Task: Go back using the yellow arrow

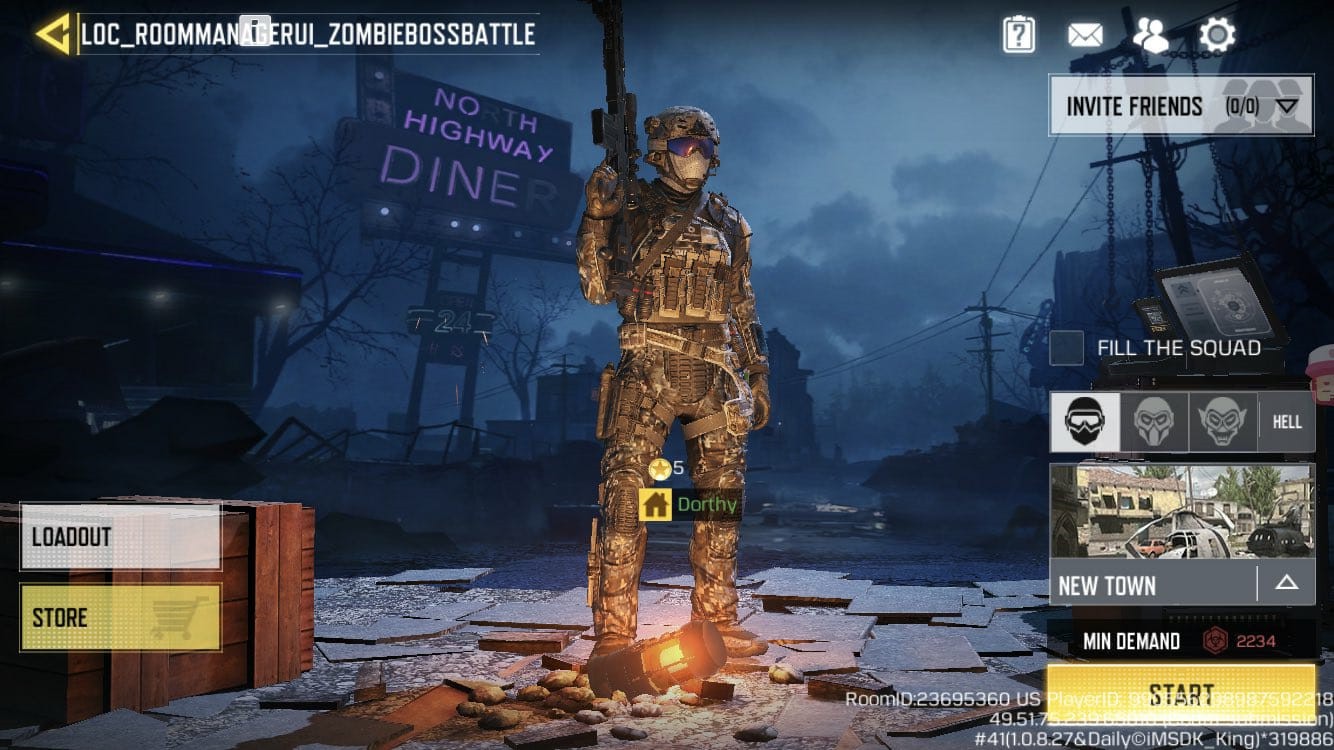Action: tap(52, 34)
